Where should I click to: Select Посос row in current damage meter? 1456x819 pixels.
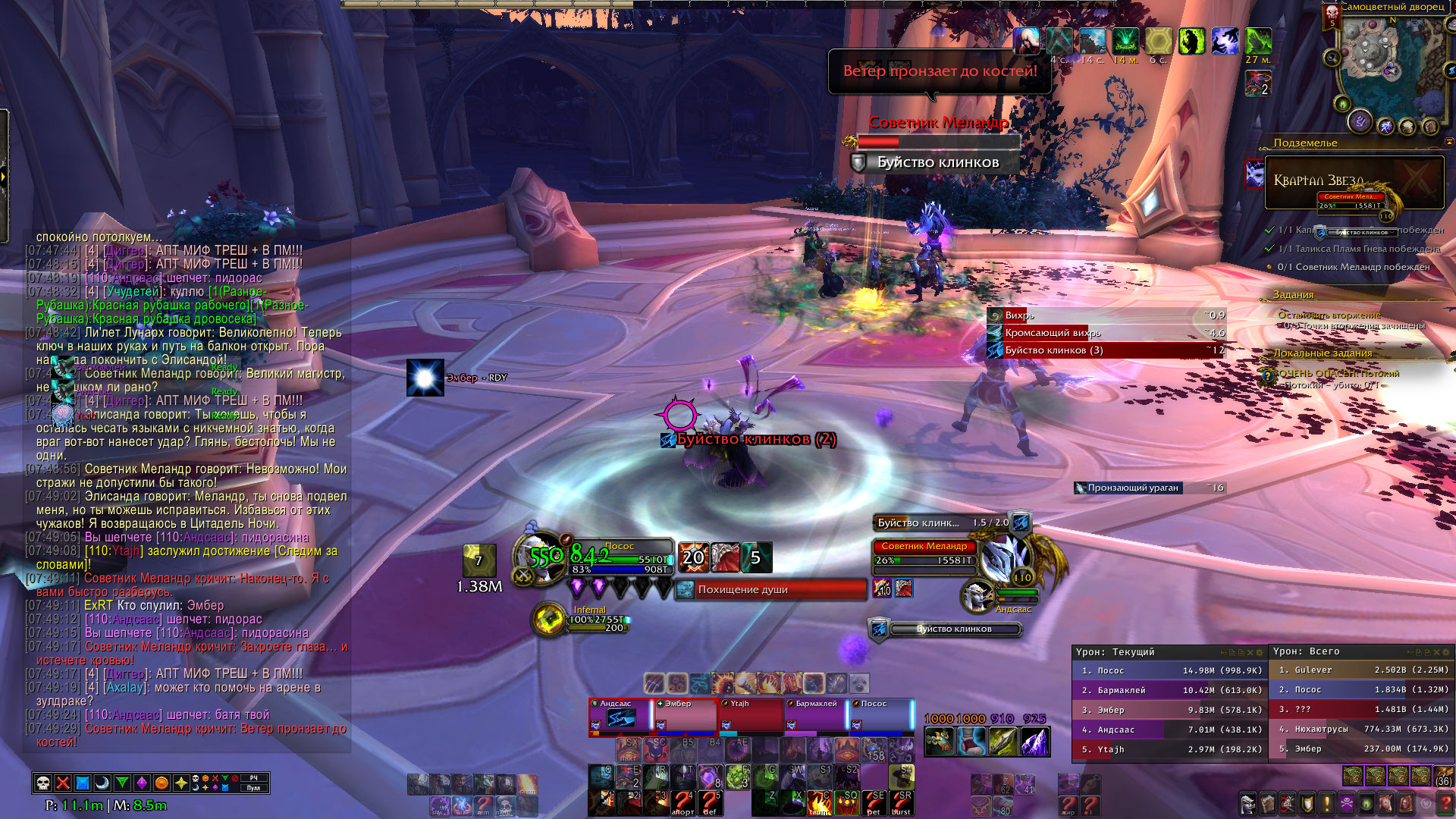(1168, 670)
